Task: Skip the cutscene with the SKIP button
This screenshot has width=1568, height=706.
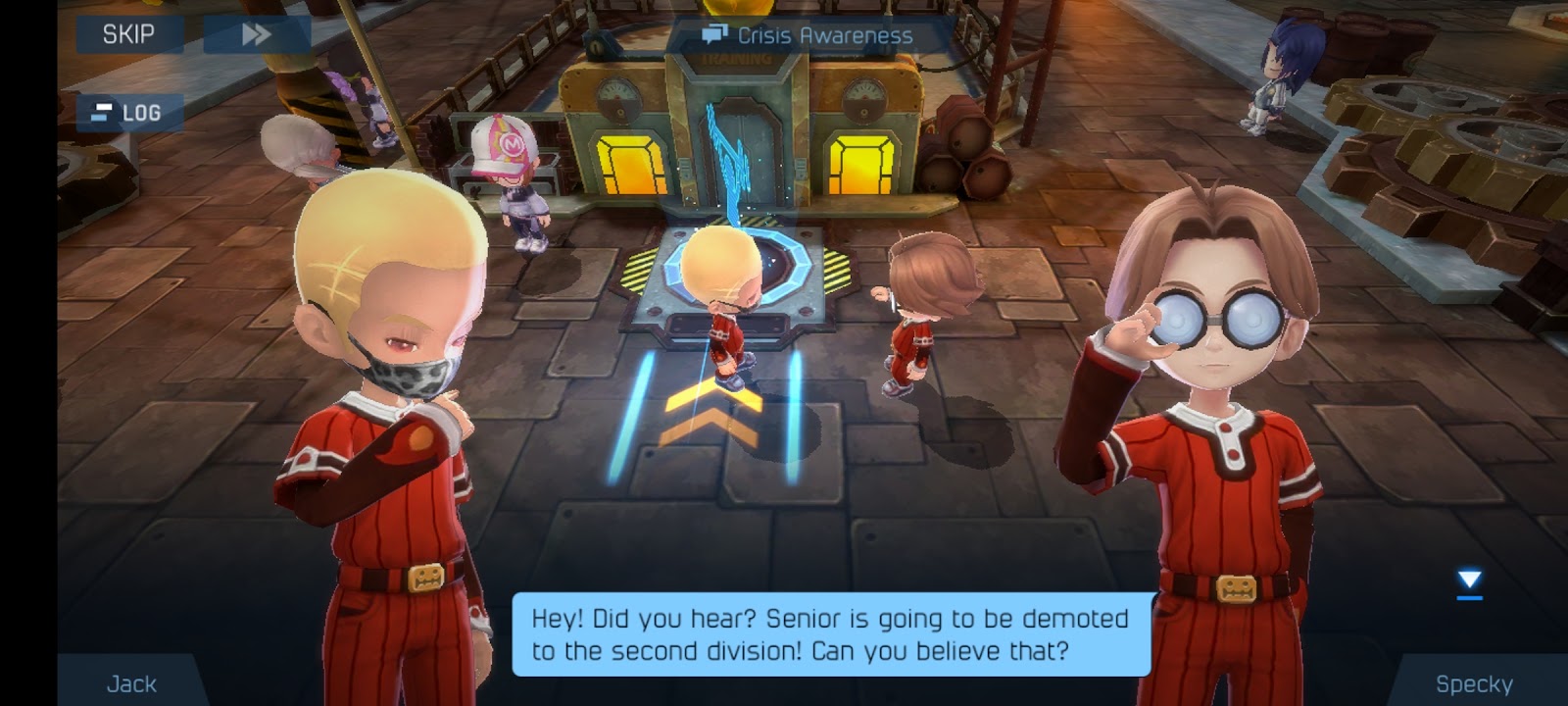Action: pyautogui.click(x=129, y=34)
